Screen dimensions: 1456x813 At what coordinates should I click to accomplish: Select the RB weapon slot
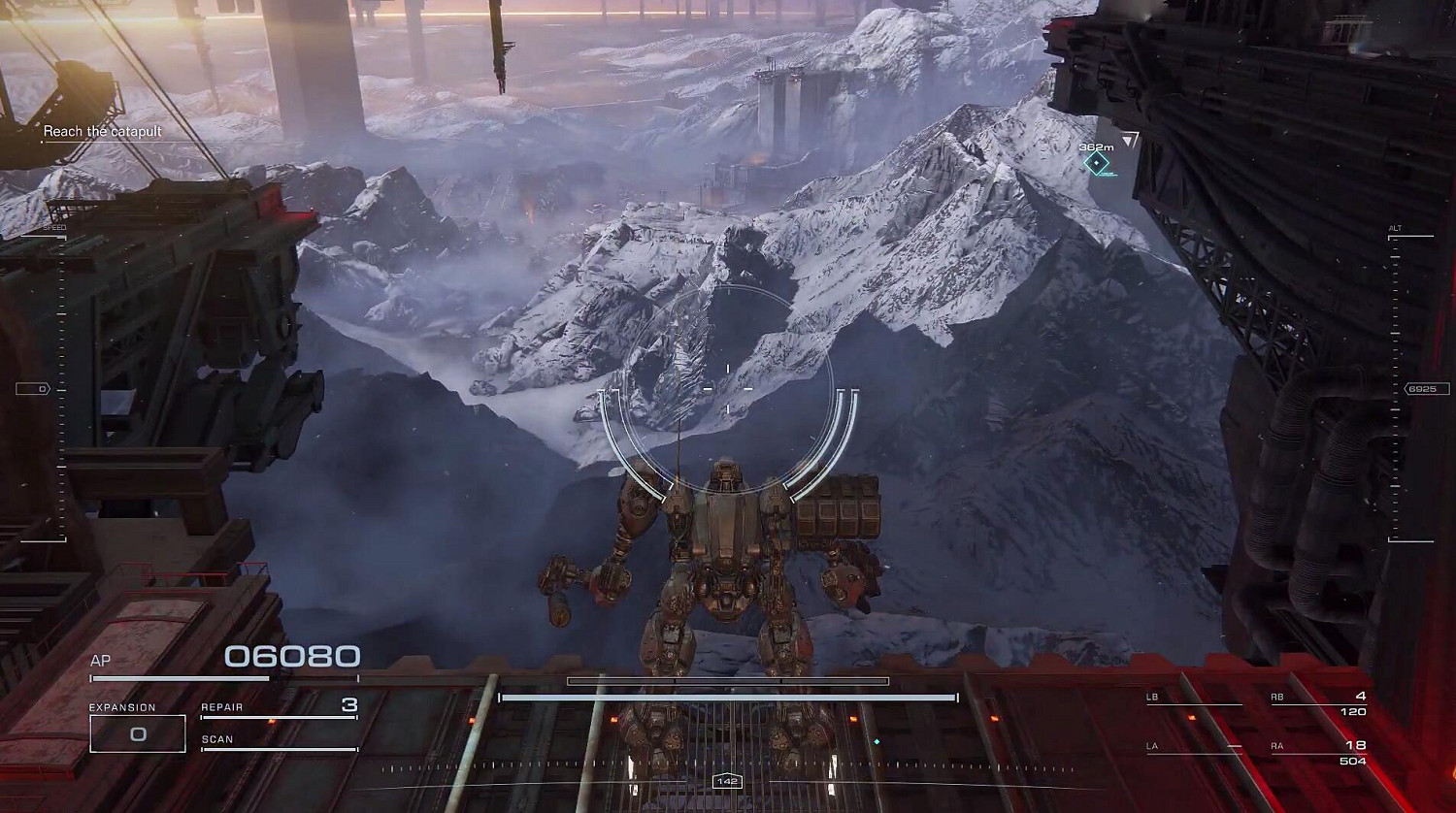[x=1318, y=703]
